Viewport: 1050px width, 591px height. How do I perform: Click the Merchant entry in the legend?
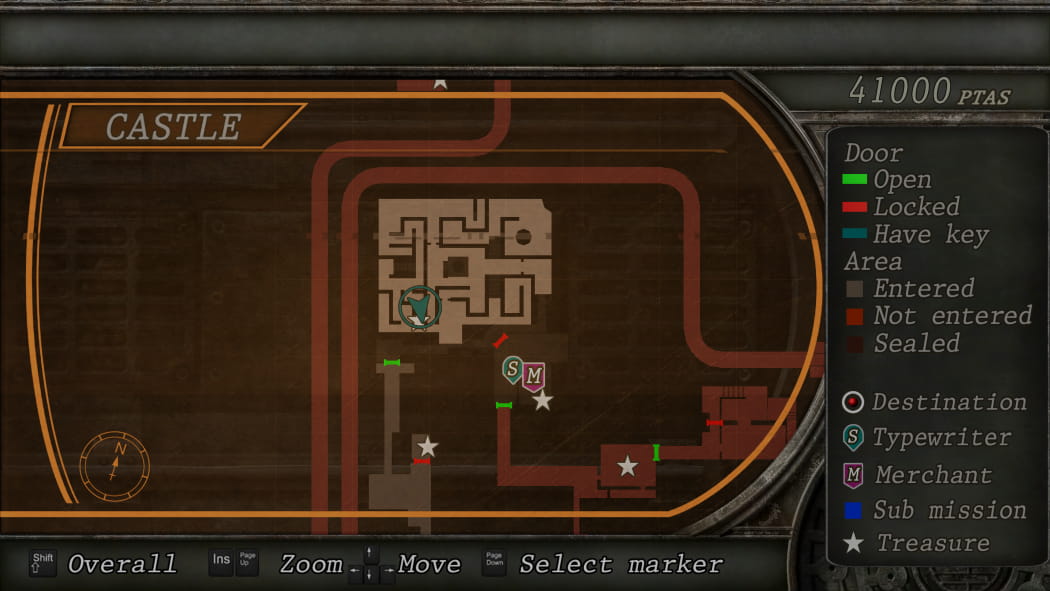pos(918,475)
